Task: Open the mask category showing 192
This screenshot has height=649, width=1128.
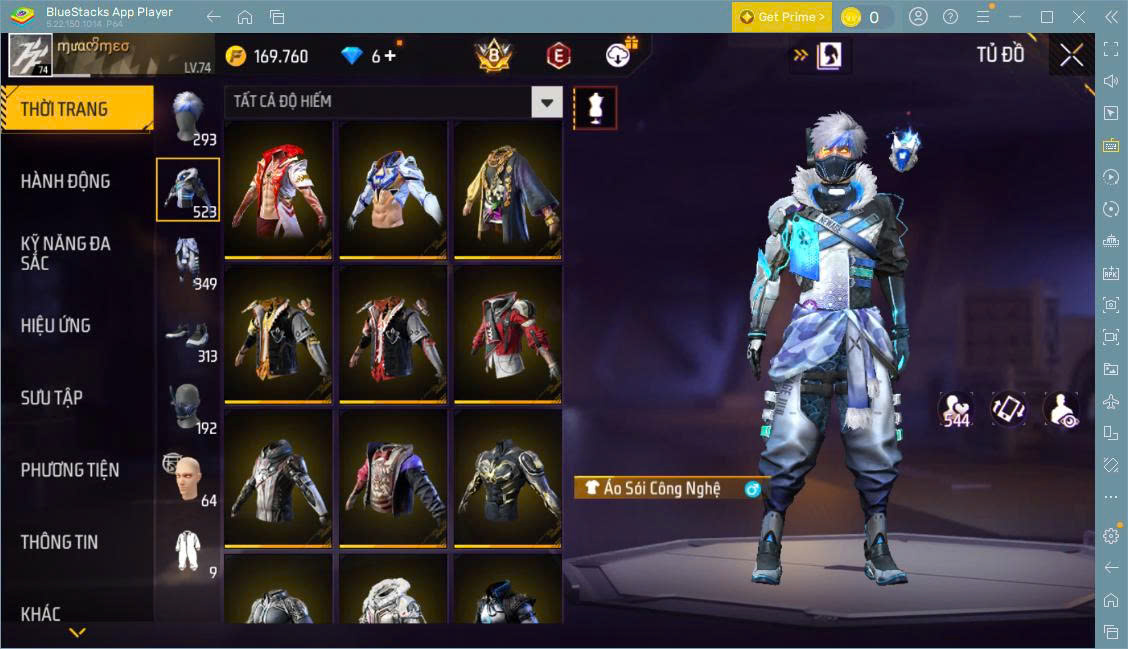Action: point(188,407)
